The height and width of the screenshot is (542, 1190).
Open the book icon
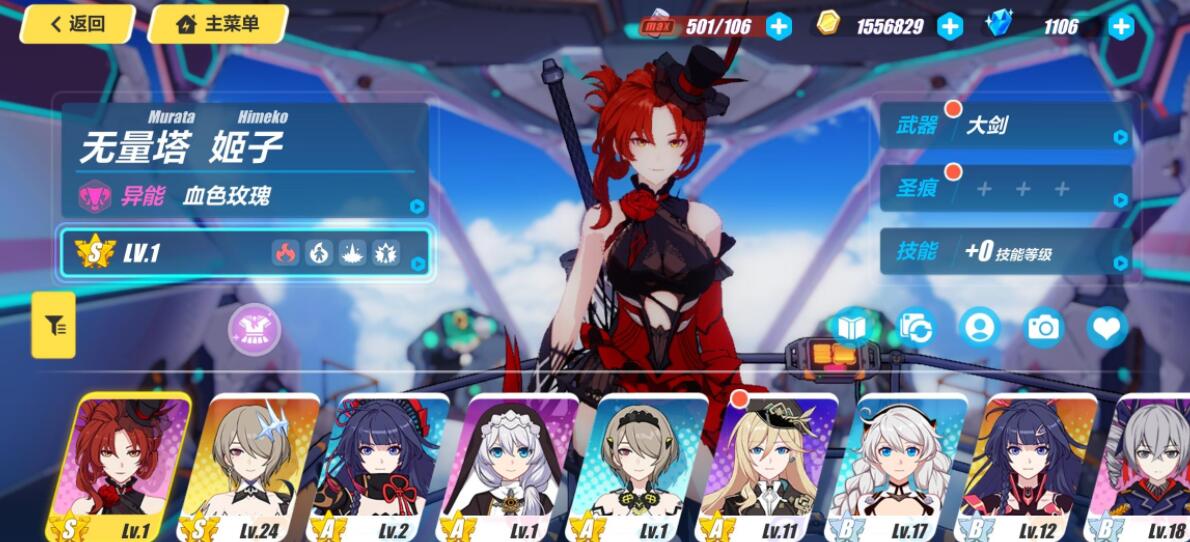[x=851, y=328]
